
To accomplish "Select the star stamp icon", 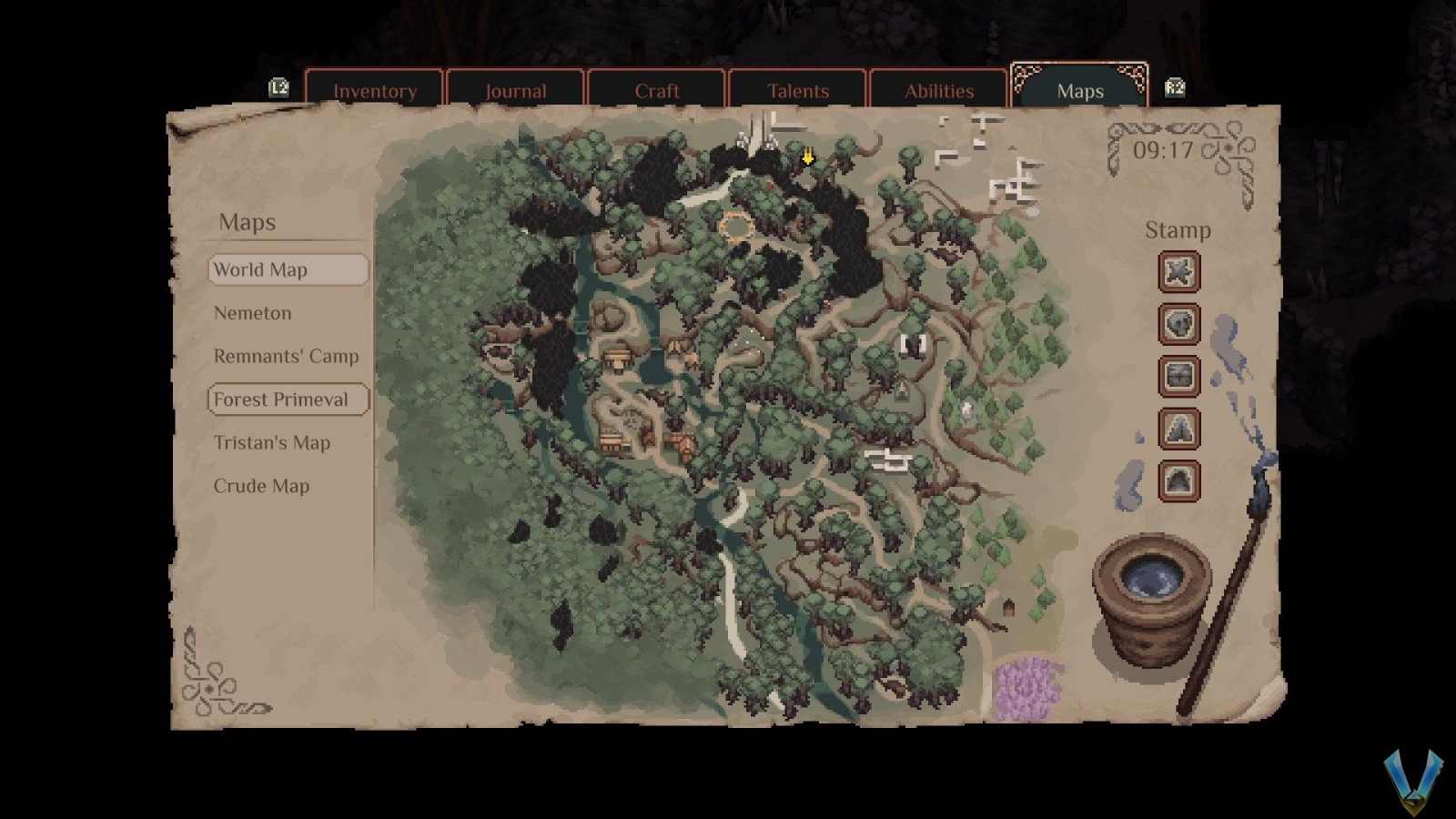I will pyautogui.click(x=1179, y=272).
